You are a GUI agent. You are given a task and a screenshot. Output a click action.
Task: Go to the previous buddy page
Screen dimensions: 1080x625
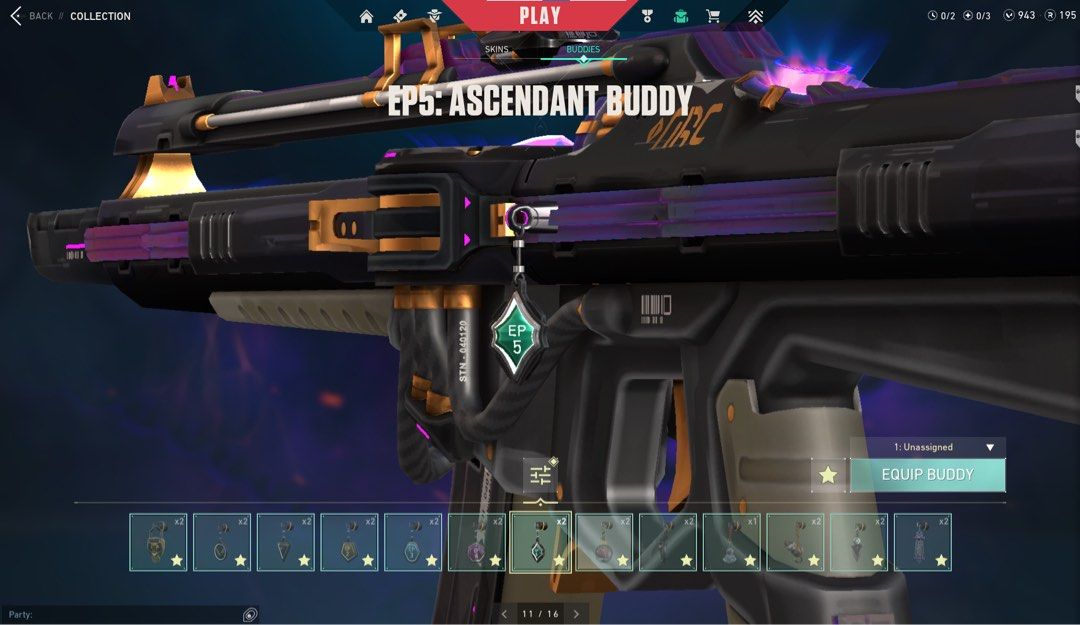point(504,614)
